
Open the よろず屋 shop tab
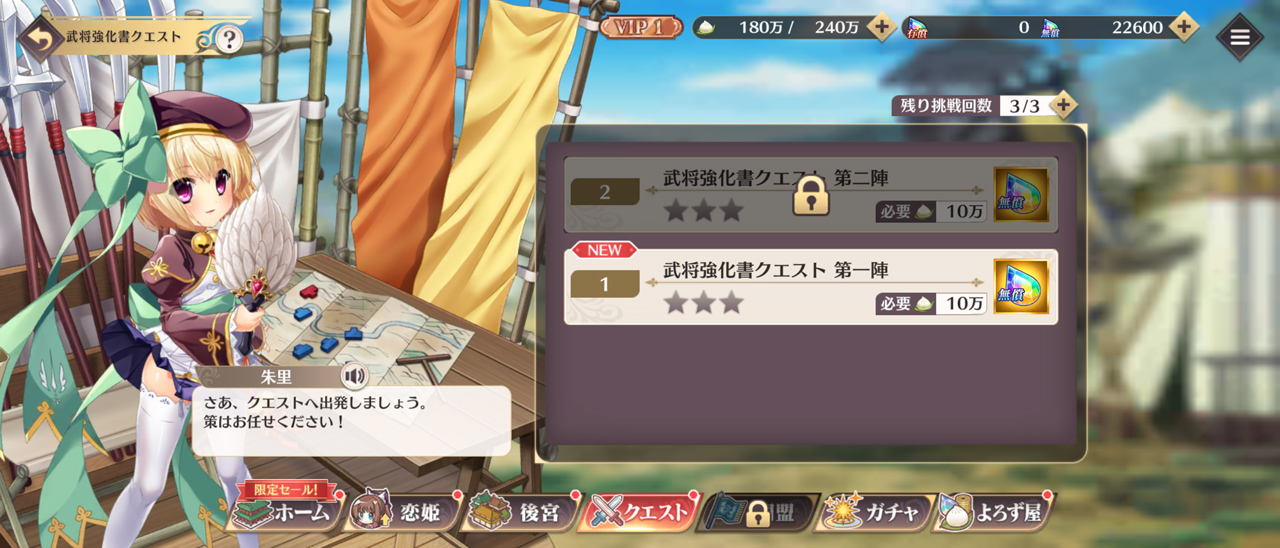993,513
